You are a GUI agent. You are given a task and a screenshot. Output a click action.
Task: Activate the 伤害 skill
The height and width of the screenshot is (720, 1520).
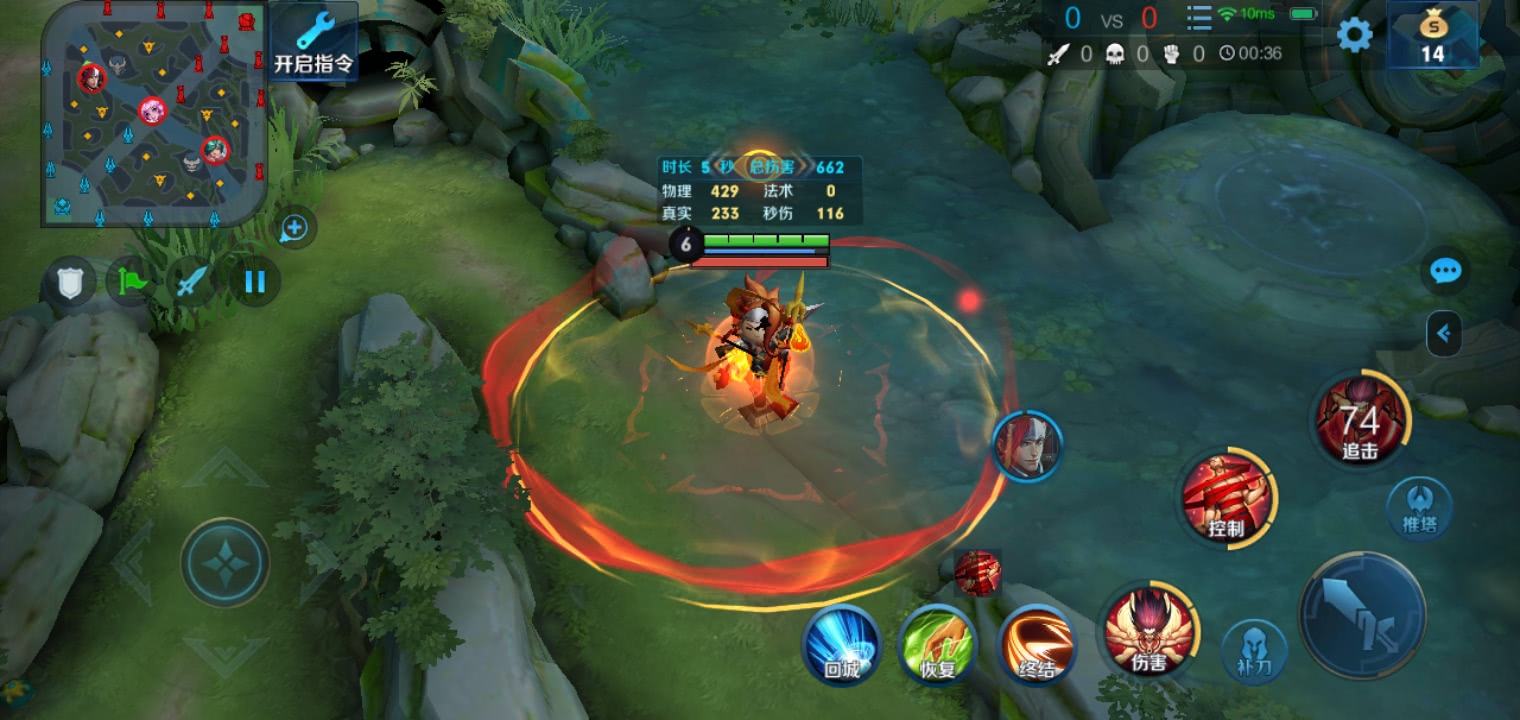[1150, 630]
